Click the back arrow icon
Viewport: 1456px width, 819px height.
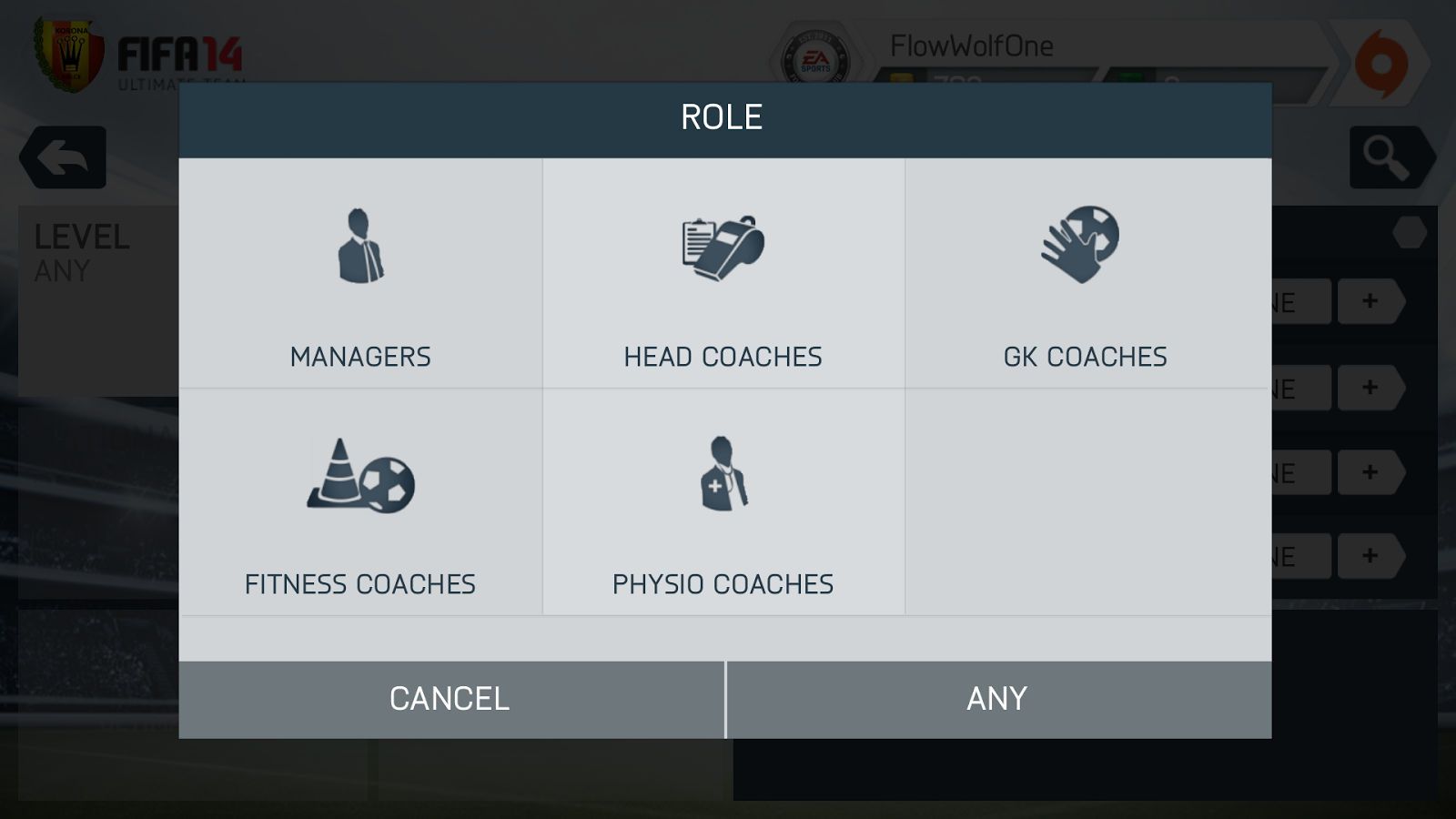(62, 157)
